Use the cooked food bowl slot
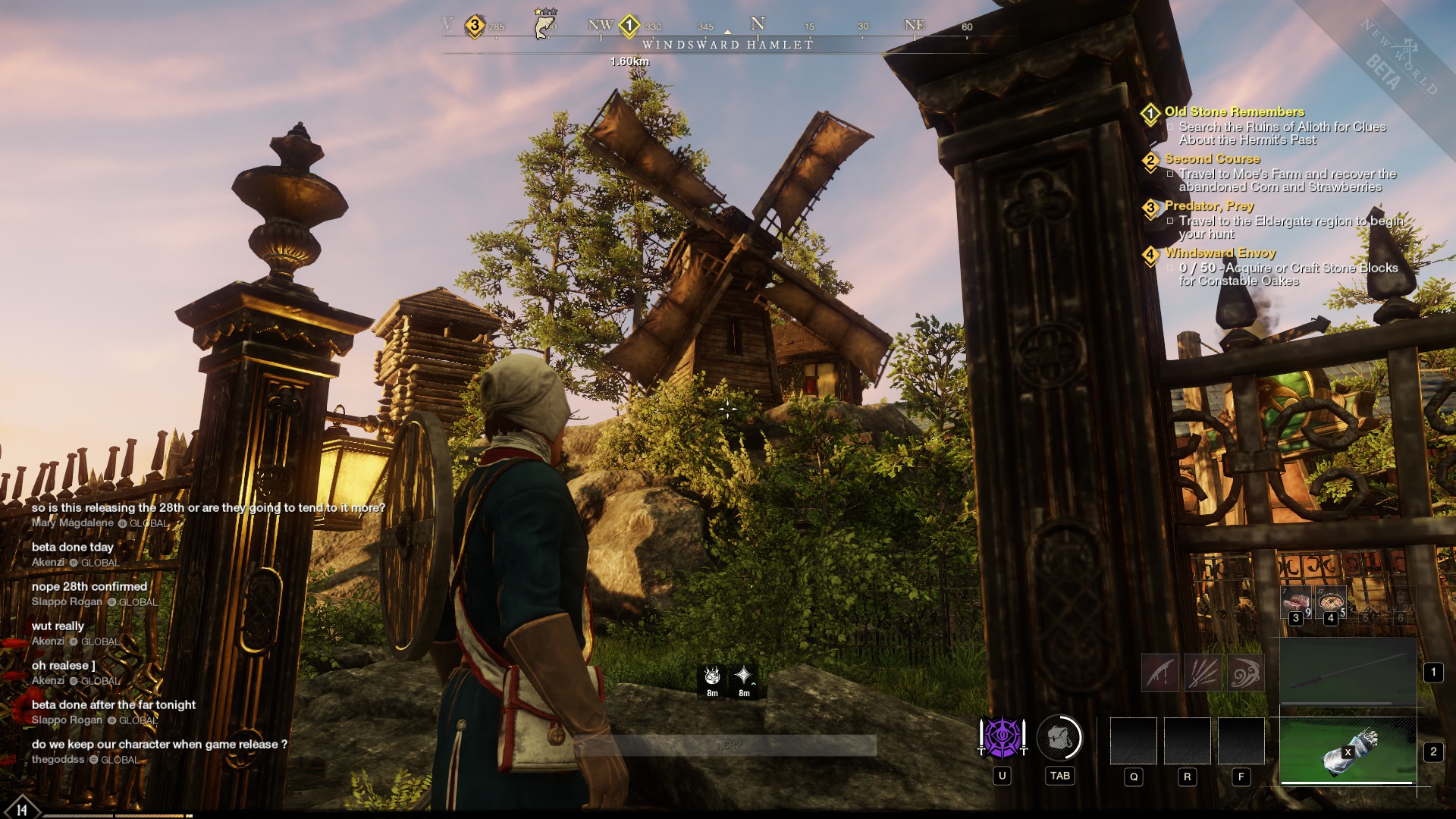Screen dimensions: 1456x819 click(x=1330, y=603)
